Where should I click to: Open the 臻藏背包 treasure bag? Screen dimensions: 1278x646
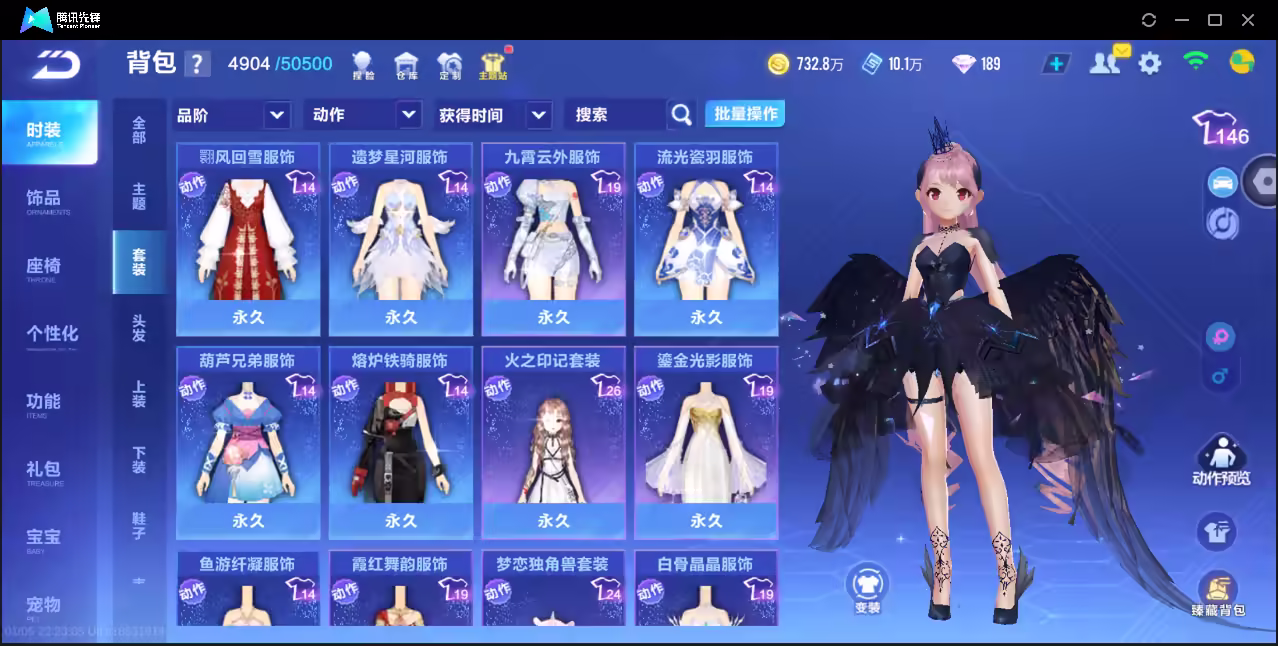coord(1217,593)
